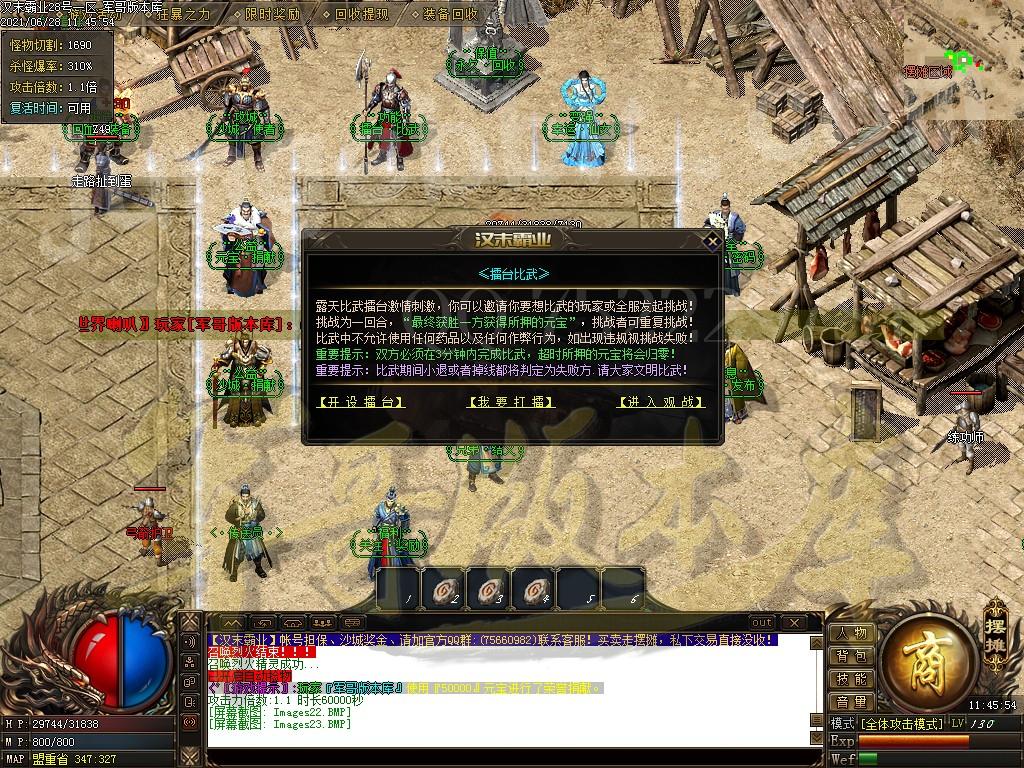
Task: Open the 人物 character panel
Action: pos(851,633)
